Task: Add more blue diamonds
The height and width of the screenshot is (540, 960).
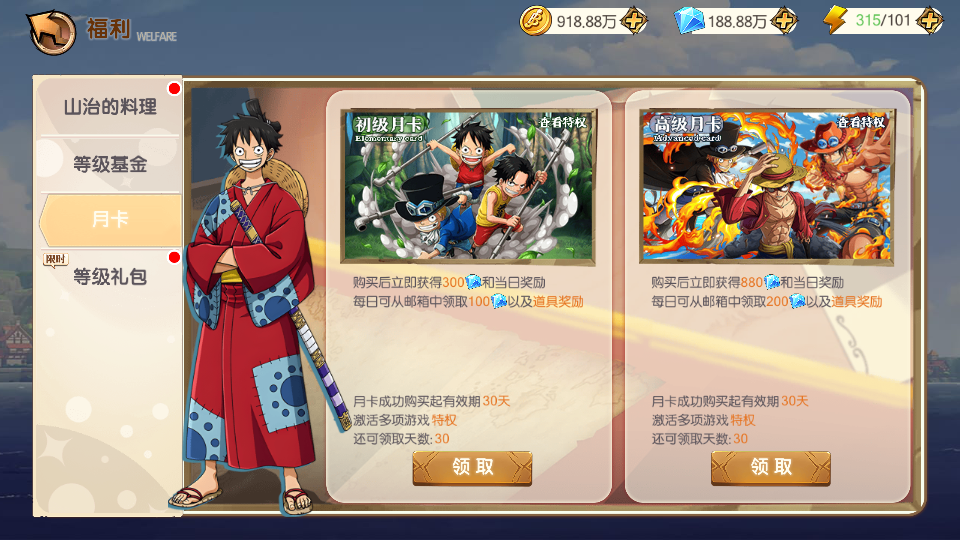Action: pyautogui.click(x=785, y=20)
